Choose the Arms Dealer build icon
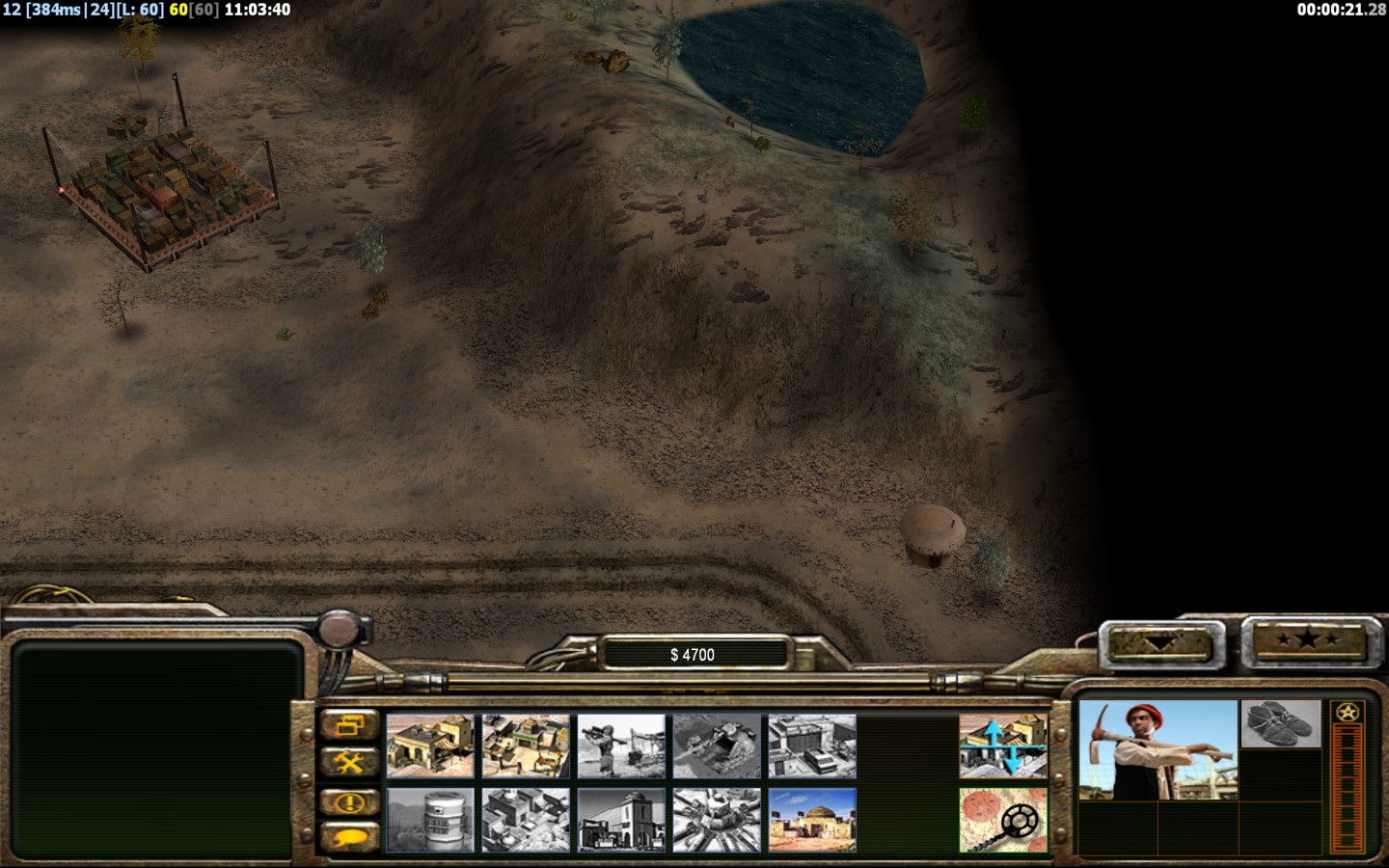The image size is (1389, 868). click(x=812, y=746)
